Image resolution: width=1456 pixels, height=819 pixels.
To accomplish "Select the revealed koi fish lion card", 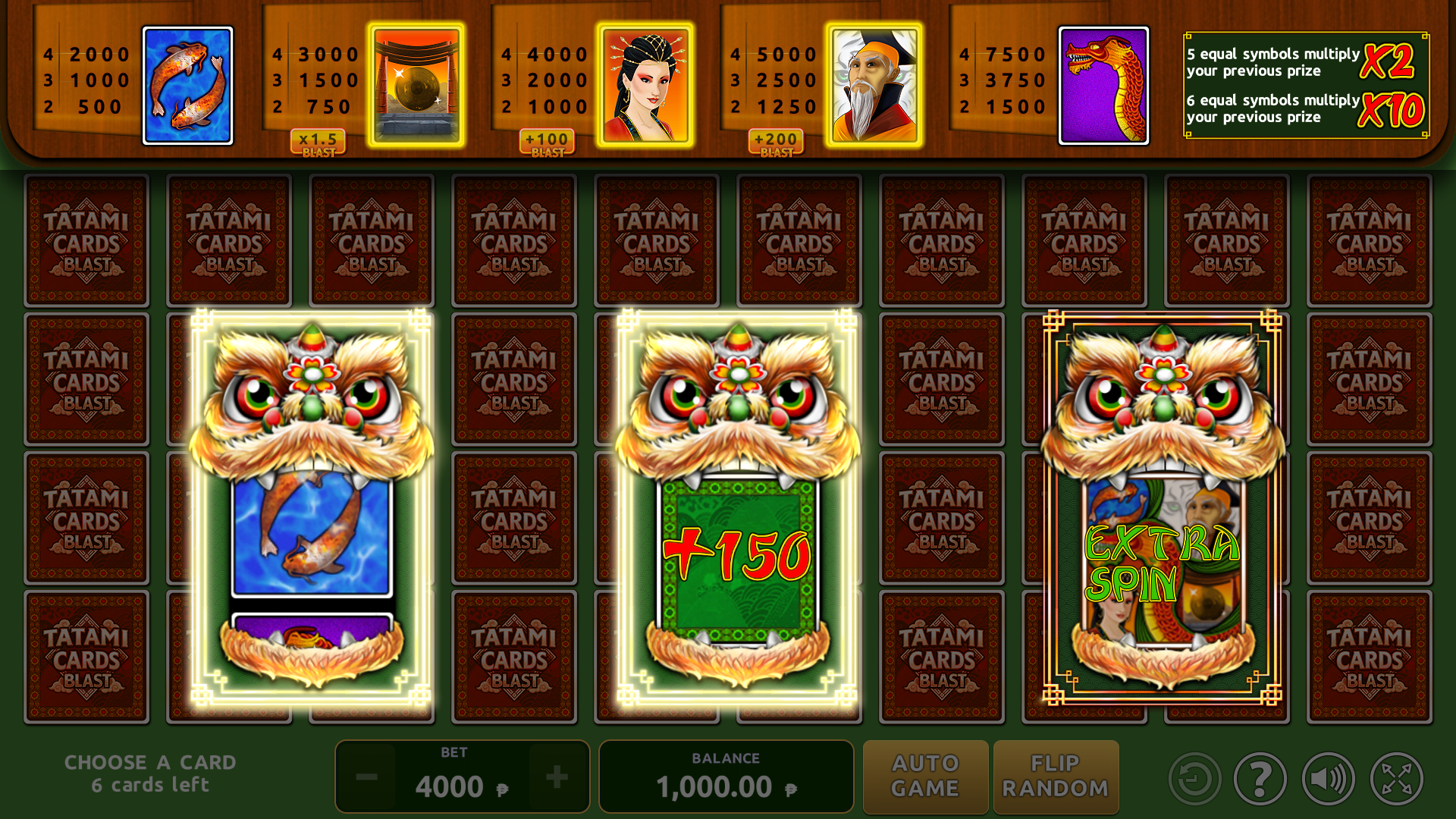I will (311, 507).
